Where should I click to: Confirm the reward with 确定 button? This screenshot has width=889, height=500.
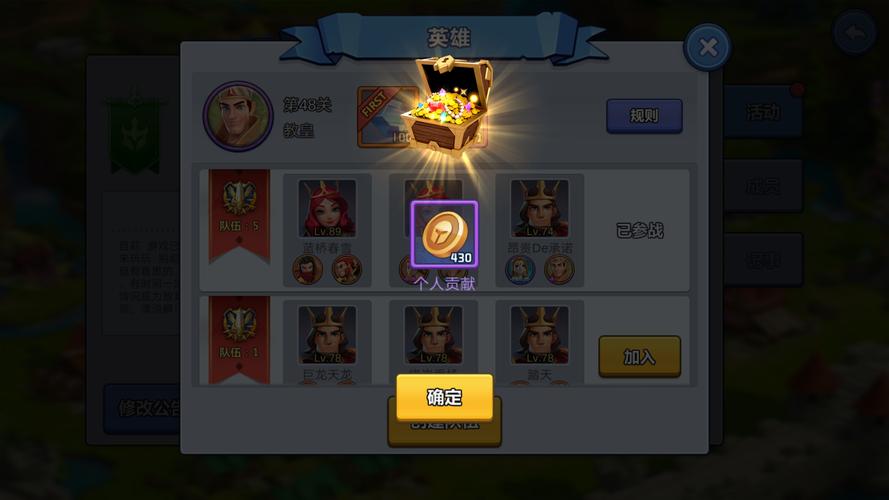444,397
